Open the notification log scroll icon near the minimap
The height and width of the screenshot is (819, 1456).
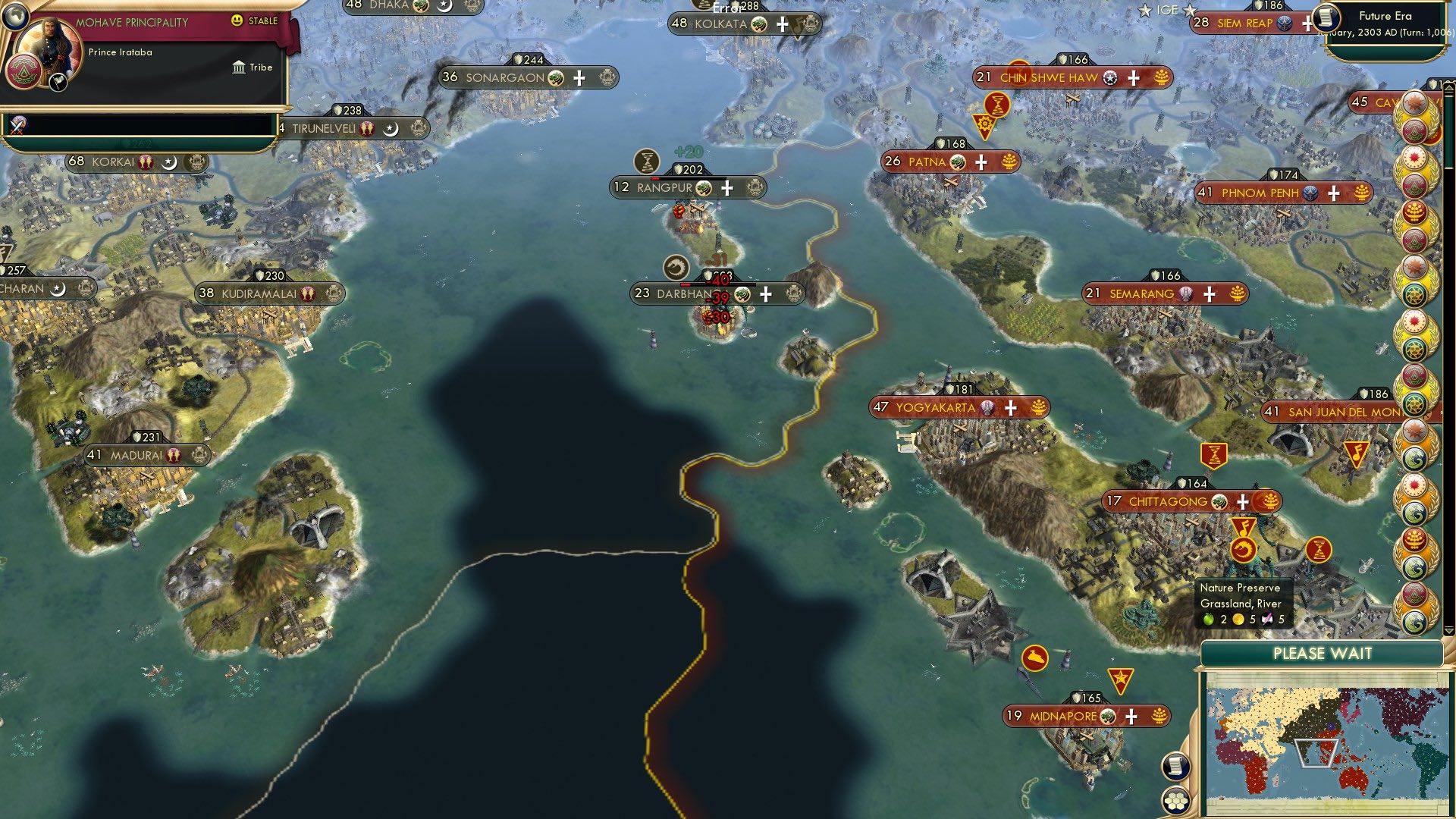point(1175,766)
